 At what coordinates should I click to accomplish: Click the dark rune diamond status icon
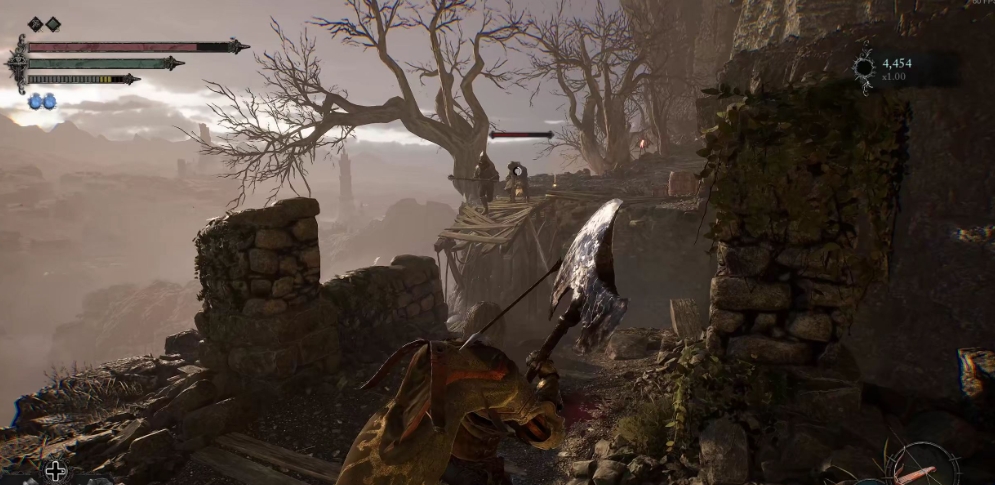(x=35, y=24)
